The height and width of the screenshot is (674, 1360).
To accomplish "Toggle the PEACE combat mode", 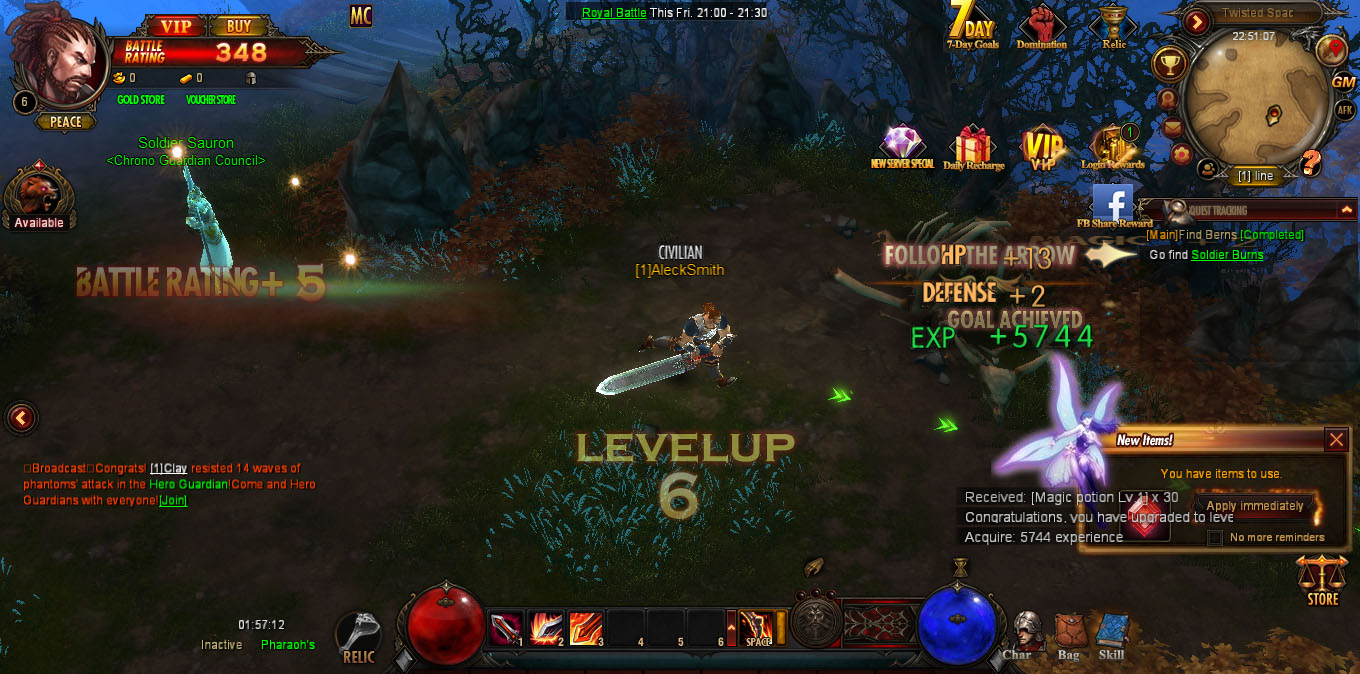I will click(66, 122).
